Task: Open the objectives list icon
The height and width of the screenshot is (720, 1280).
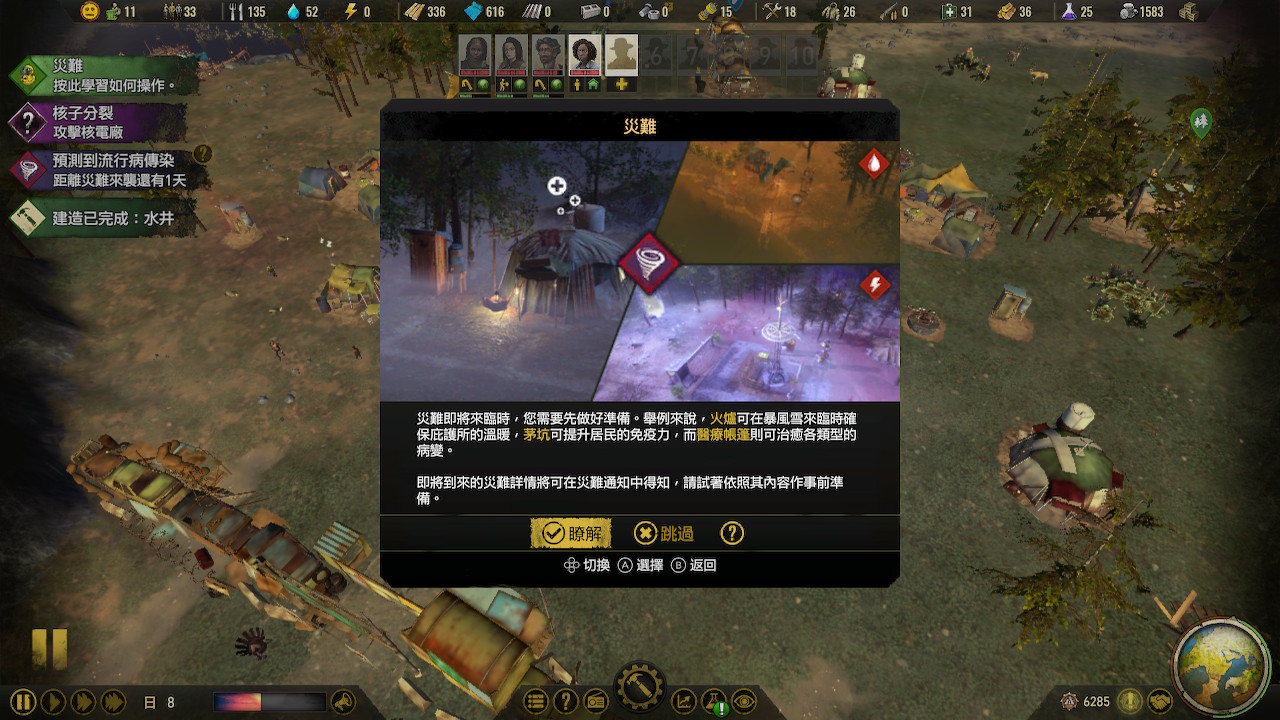Action: 537,701
